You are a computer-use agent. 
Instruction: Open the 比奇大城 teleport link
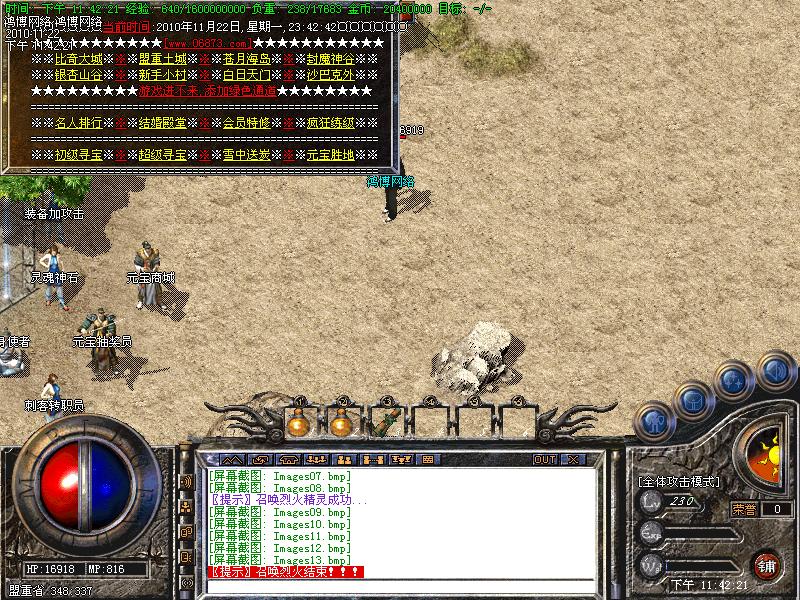pyautogui.click(x=78, y=59)
